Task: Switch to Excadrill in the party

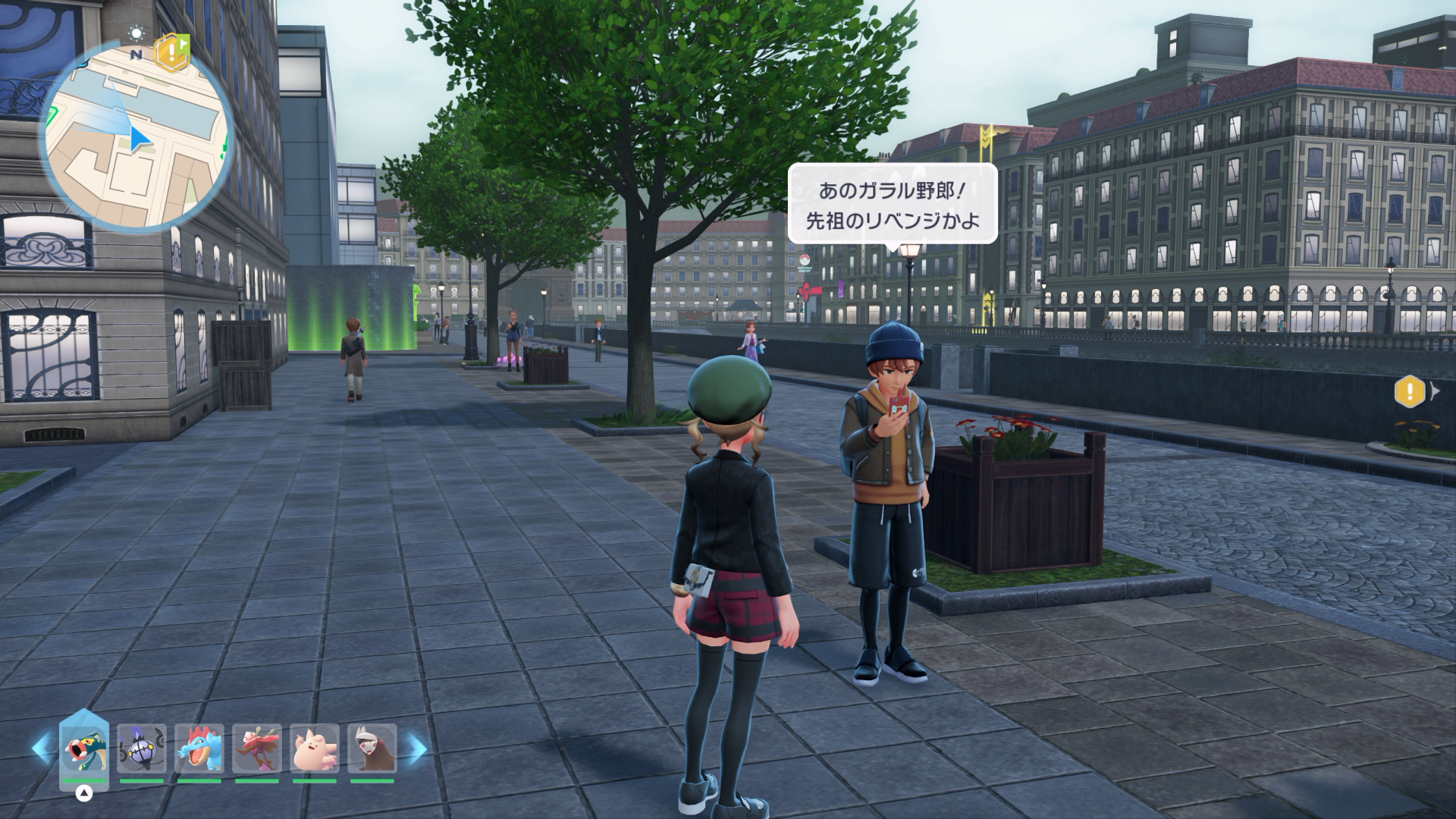Action: pyautogui.click(x=372, y=748)
